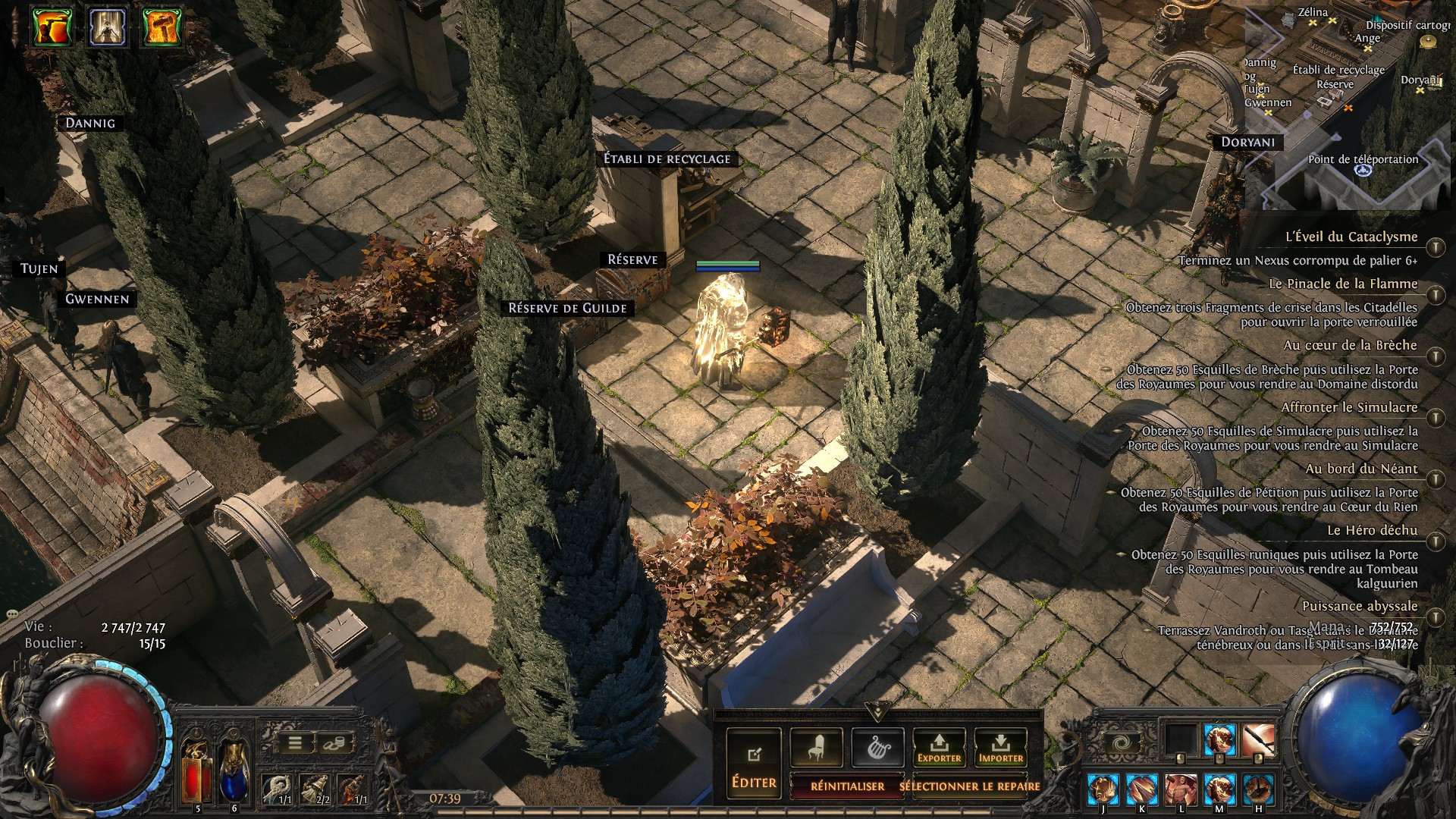Toggle the L'Éveil du Cataclysme quest tracker
The width and height of the screenshot is (1456, 819).
pyautogui.click(x=1435, y=247)
